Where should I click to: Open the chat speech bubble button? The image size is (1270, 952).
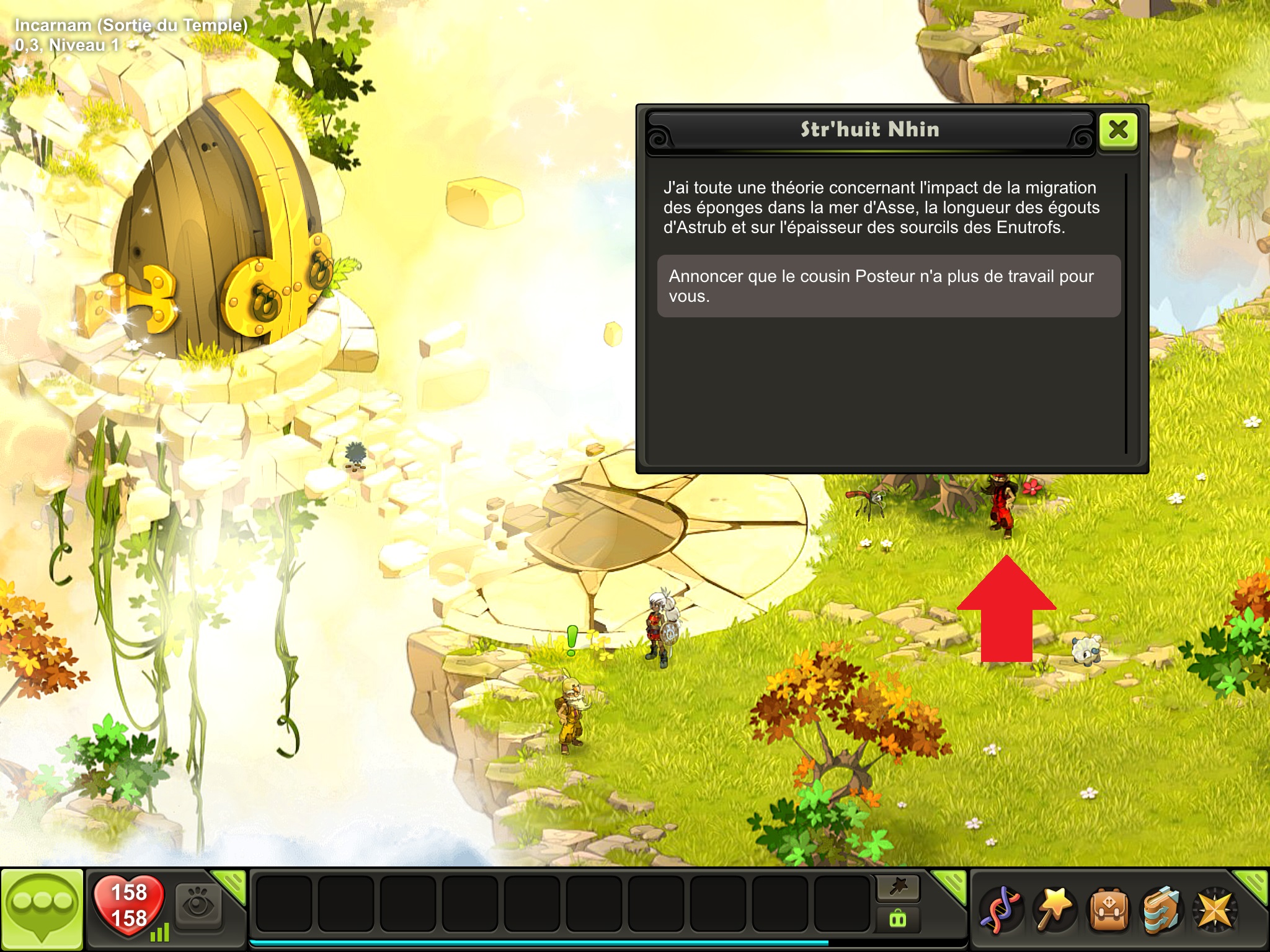coord(42,909)
